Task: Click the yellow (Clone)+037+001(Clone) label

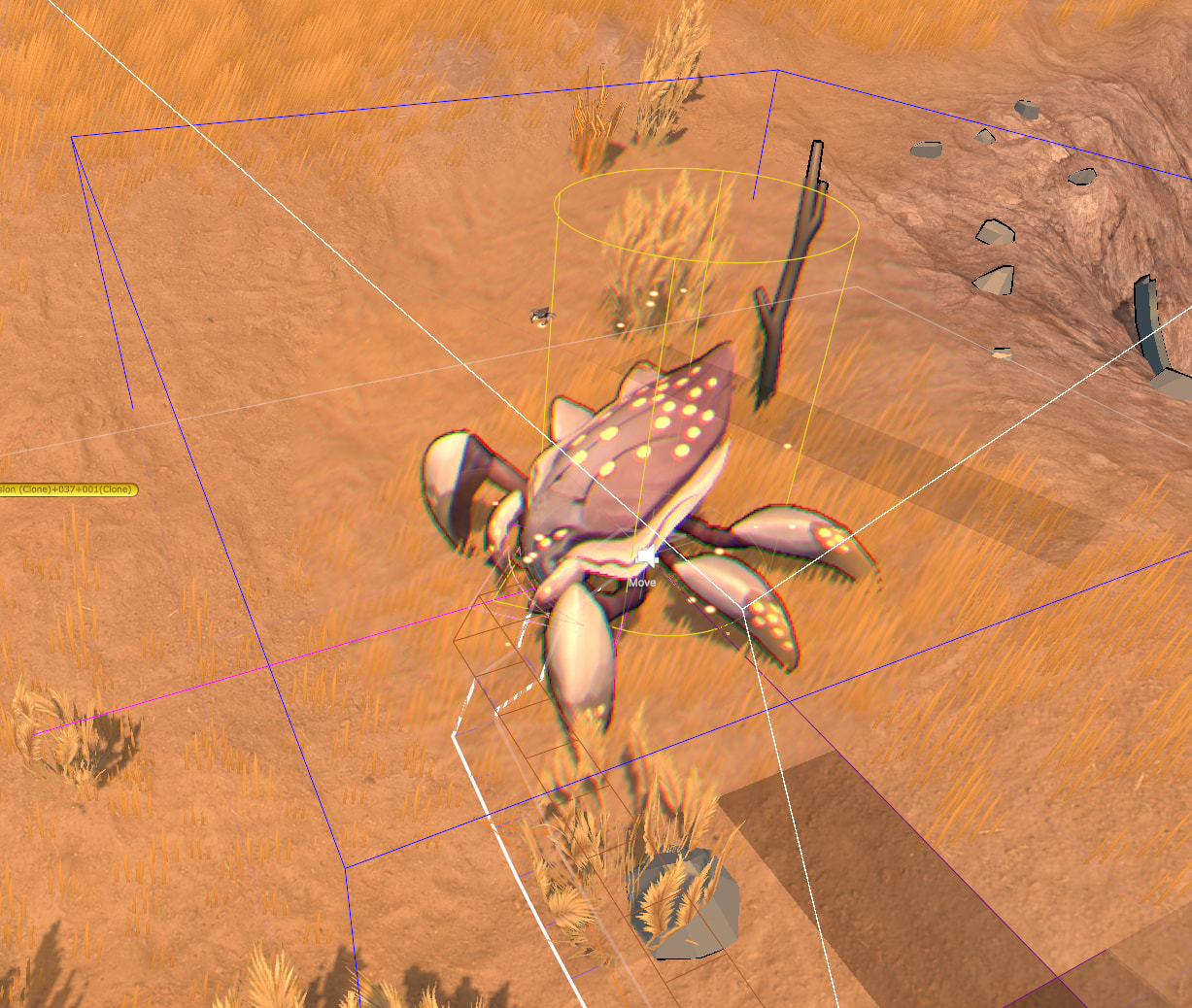Action: click(67, 489)
